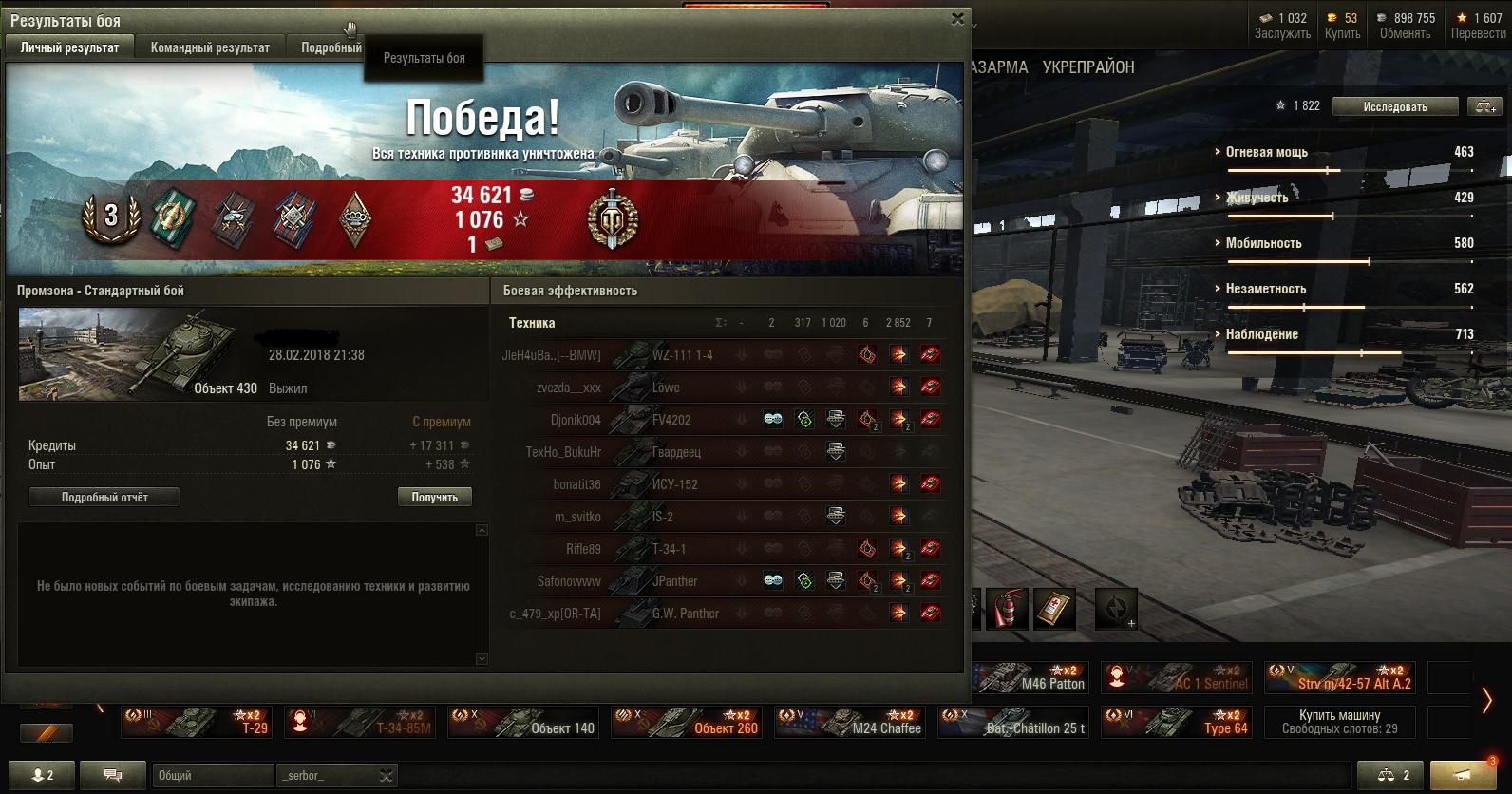Show the next tanks in carousel
The image size is (1512, 794).
click(1487, 701)
